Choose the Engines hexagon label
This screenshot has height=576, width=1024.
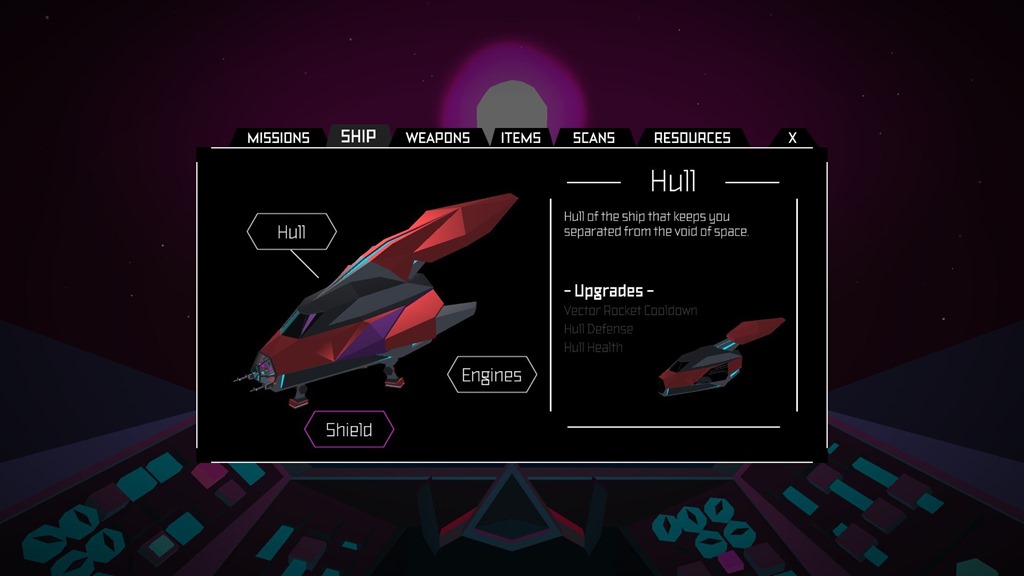(491, 375)
